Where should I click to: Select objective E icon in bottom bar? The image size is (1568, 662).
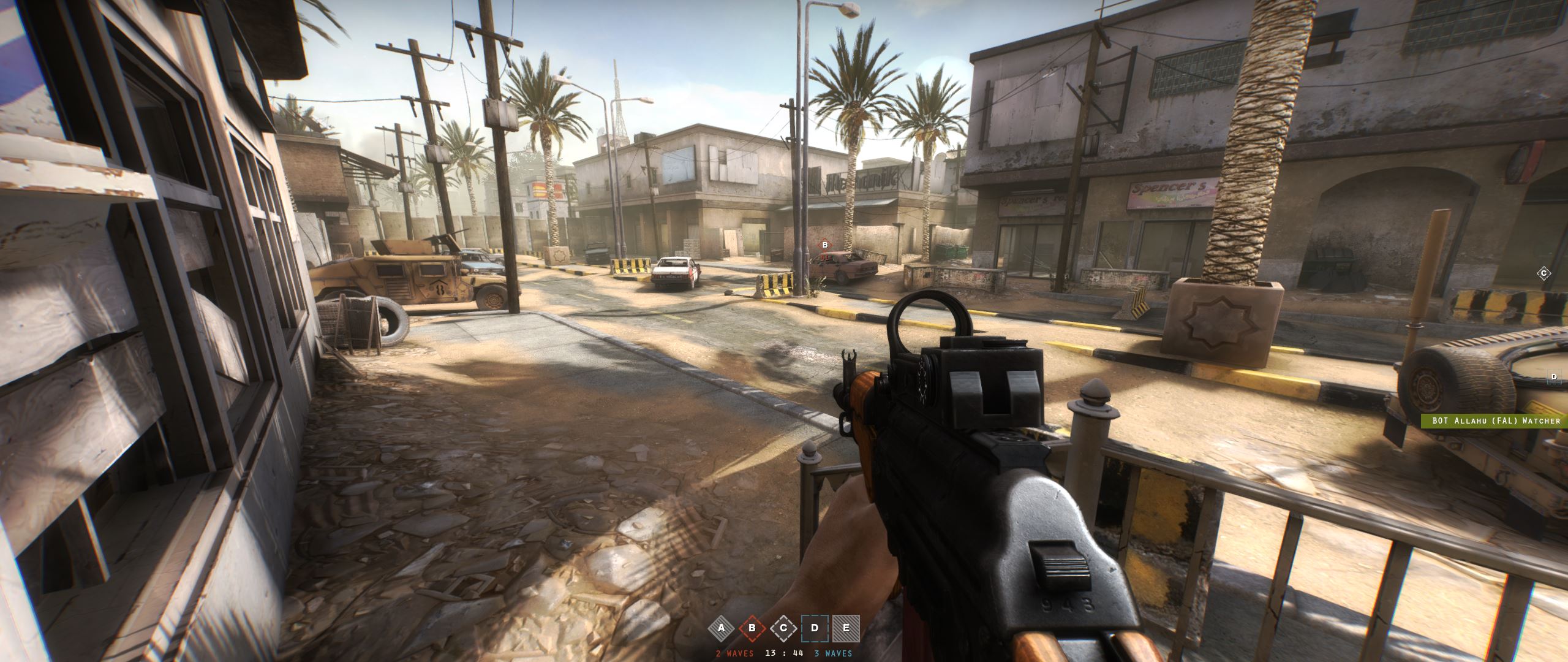pos(846,628)
